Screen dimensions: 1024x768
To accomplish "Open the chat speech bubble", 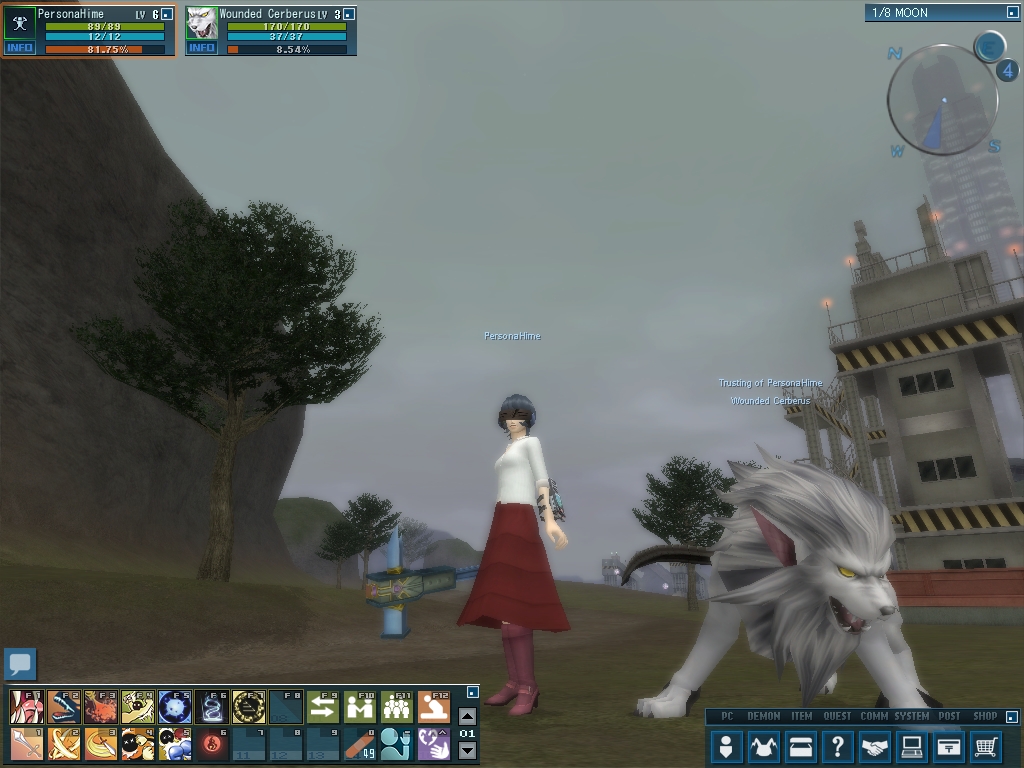I will (20, 663).
